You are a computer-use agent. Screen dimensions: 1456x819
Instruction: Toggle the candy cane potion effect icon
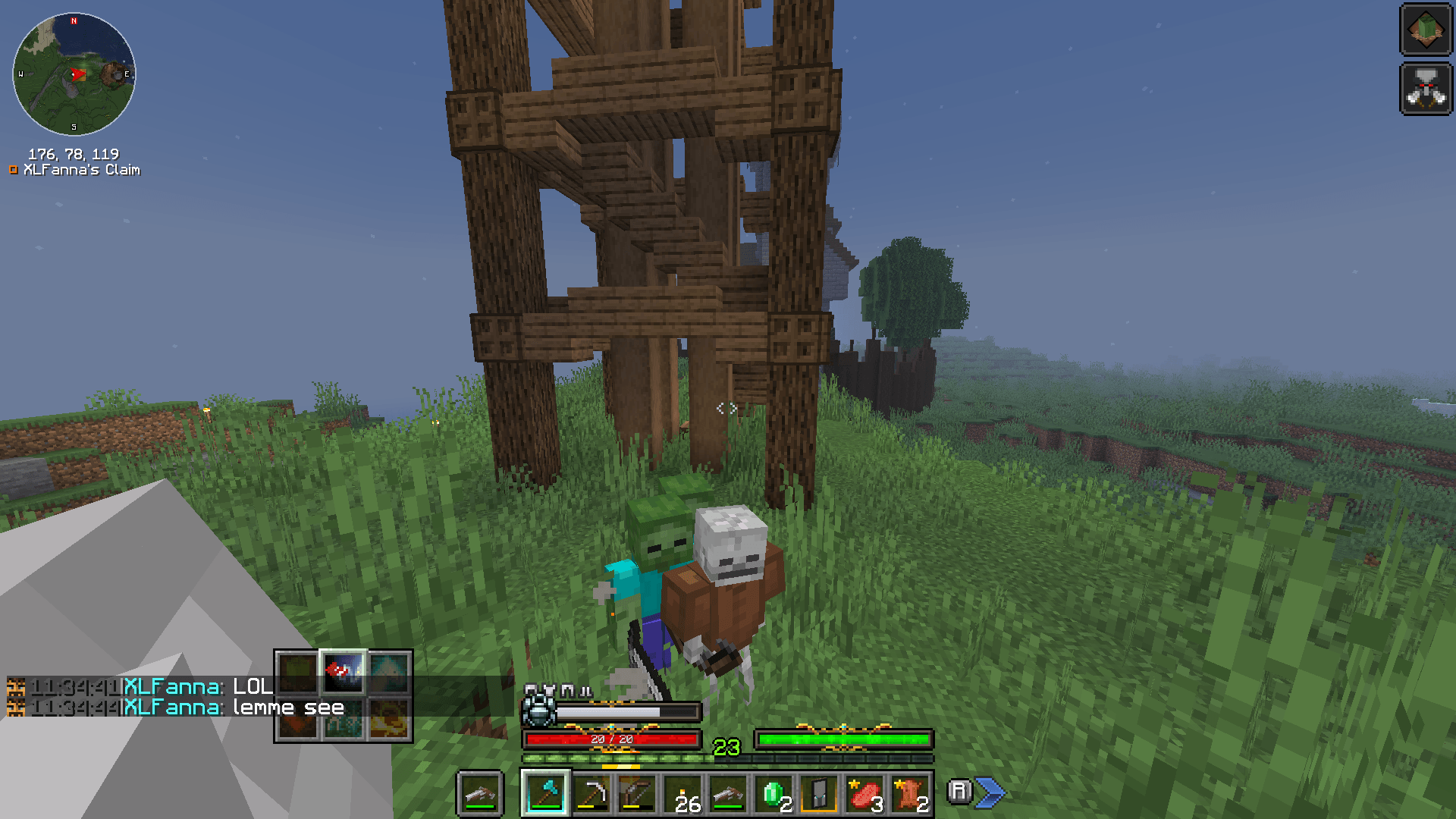pyautogui.click(x=342, y=674)
